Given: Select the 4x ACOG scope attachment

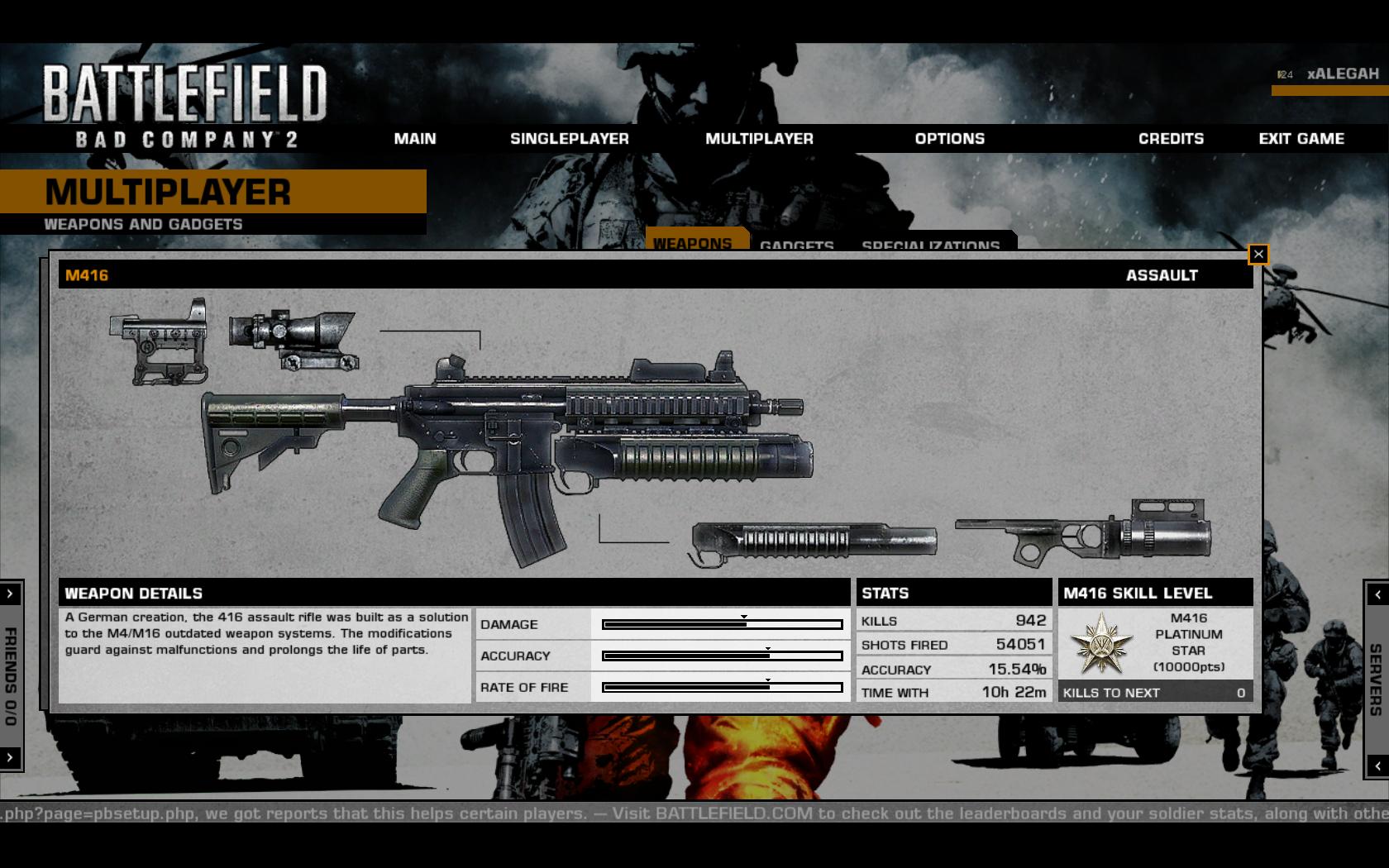Looking at the screenshot, I should pos(294,339).
